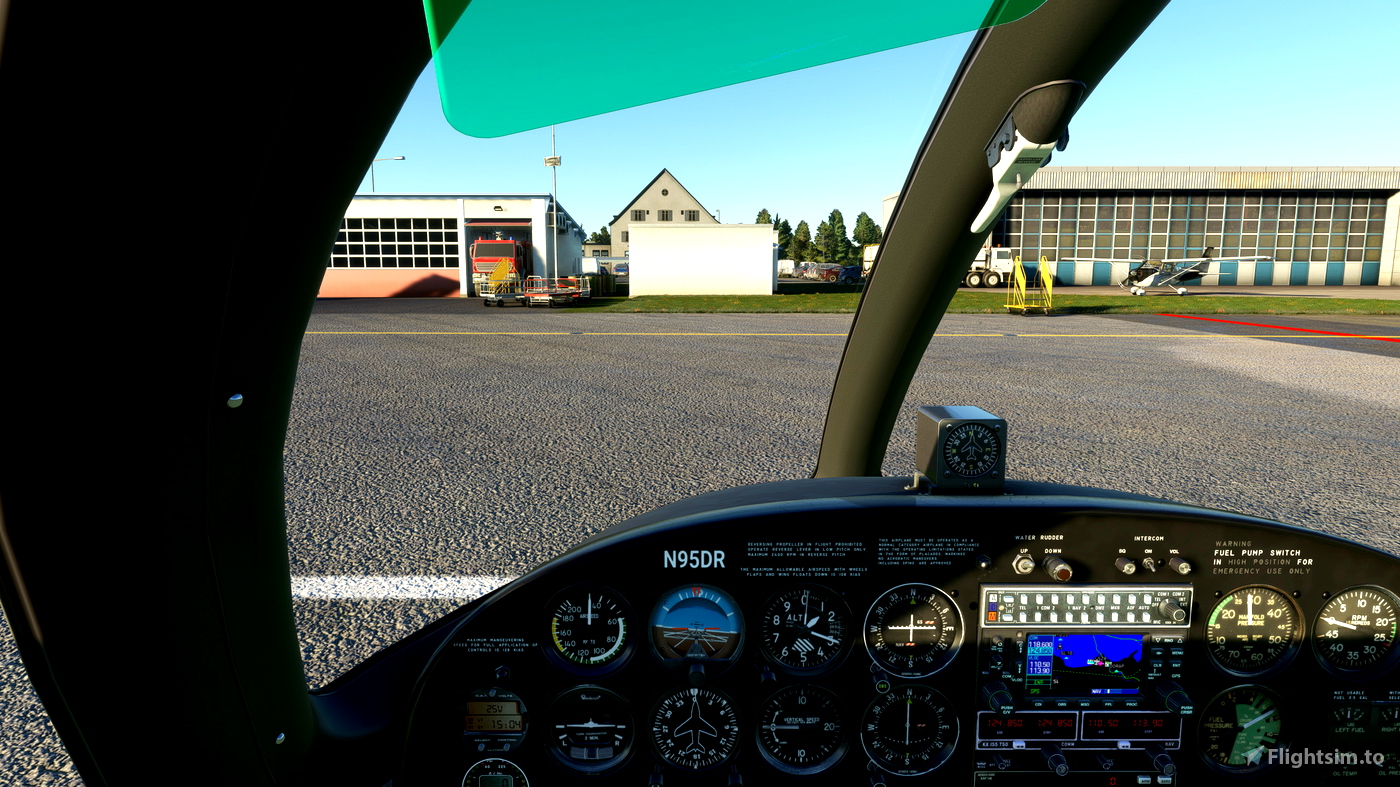Screen dimensions: 1400x787
Task: Click the audio panel mic selector knob
Action: coord(1171,609)
